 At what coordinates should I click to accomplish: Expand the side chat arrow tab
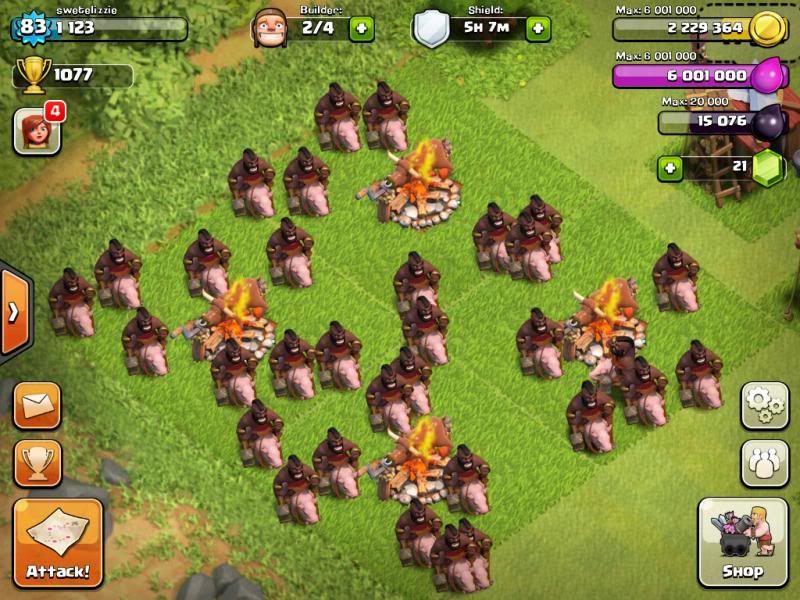[14, 312]
